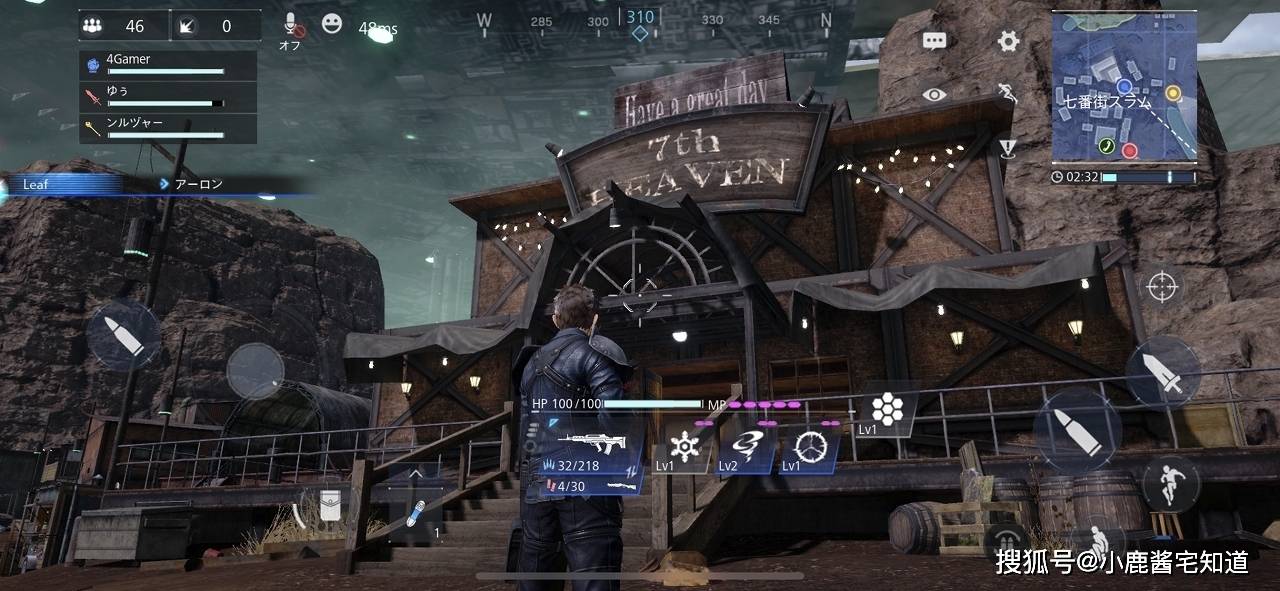
Task: Cast the snowflake ice materia Lv1
Action: pos(686,445)
